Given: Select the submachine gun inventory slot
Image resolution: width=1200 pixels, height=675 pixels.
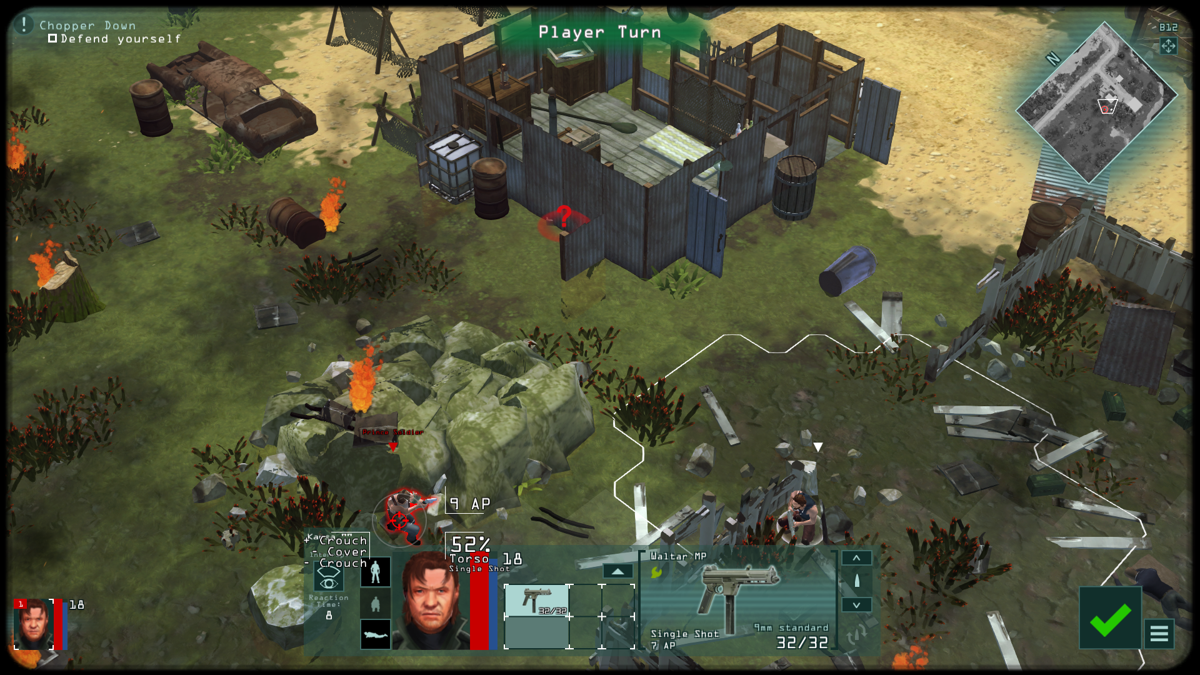Looking at the screenshot, I should point(536,600).
